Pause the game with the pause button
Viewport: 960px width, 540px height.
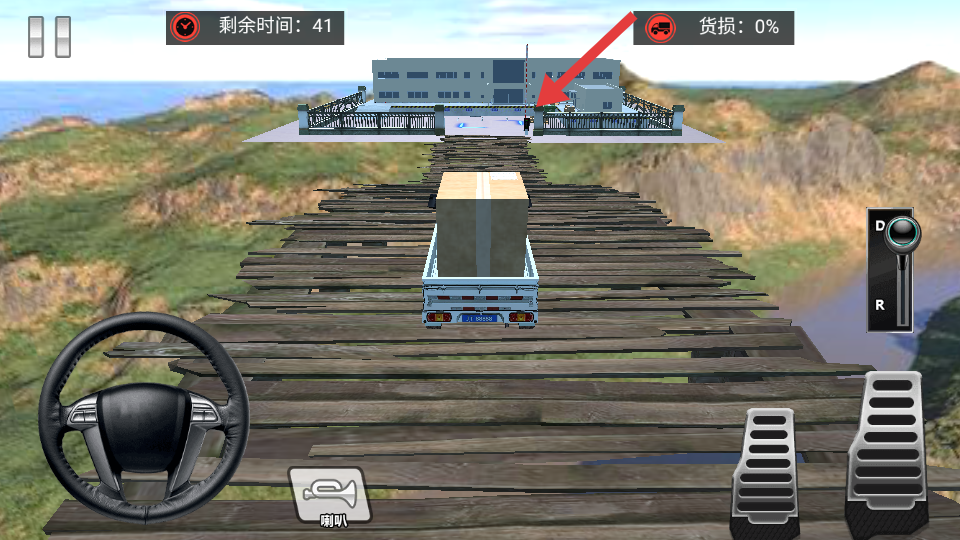tap(49, 36)
